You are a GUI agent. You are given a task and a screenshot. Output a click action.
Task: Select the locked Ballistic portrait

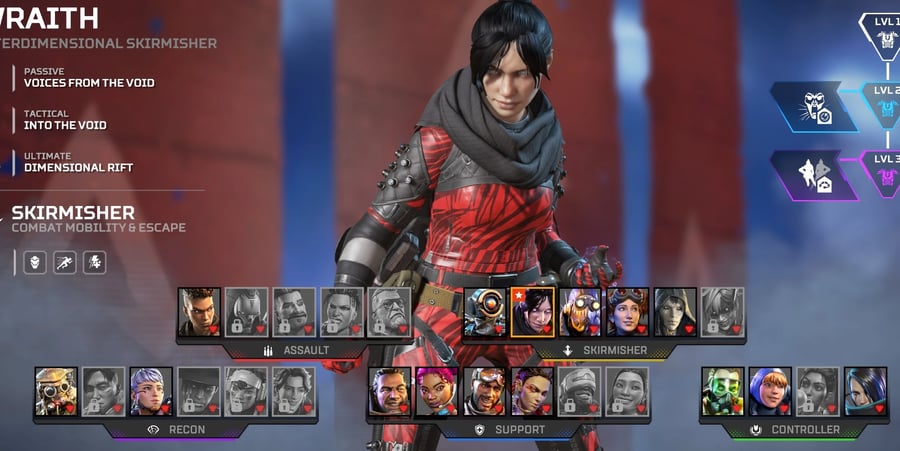(x=389, y=312)
